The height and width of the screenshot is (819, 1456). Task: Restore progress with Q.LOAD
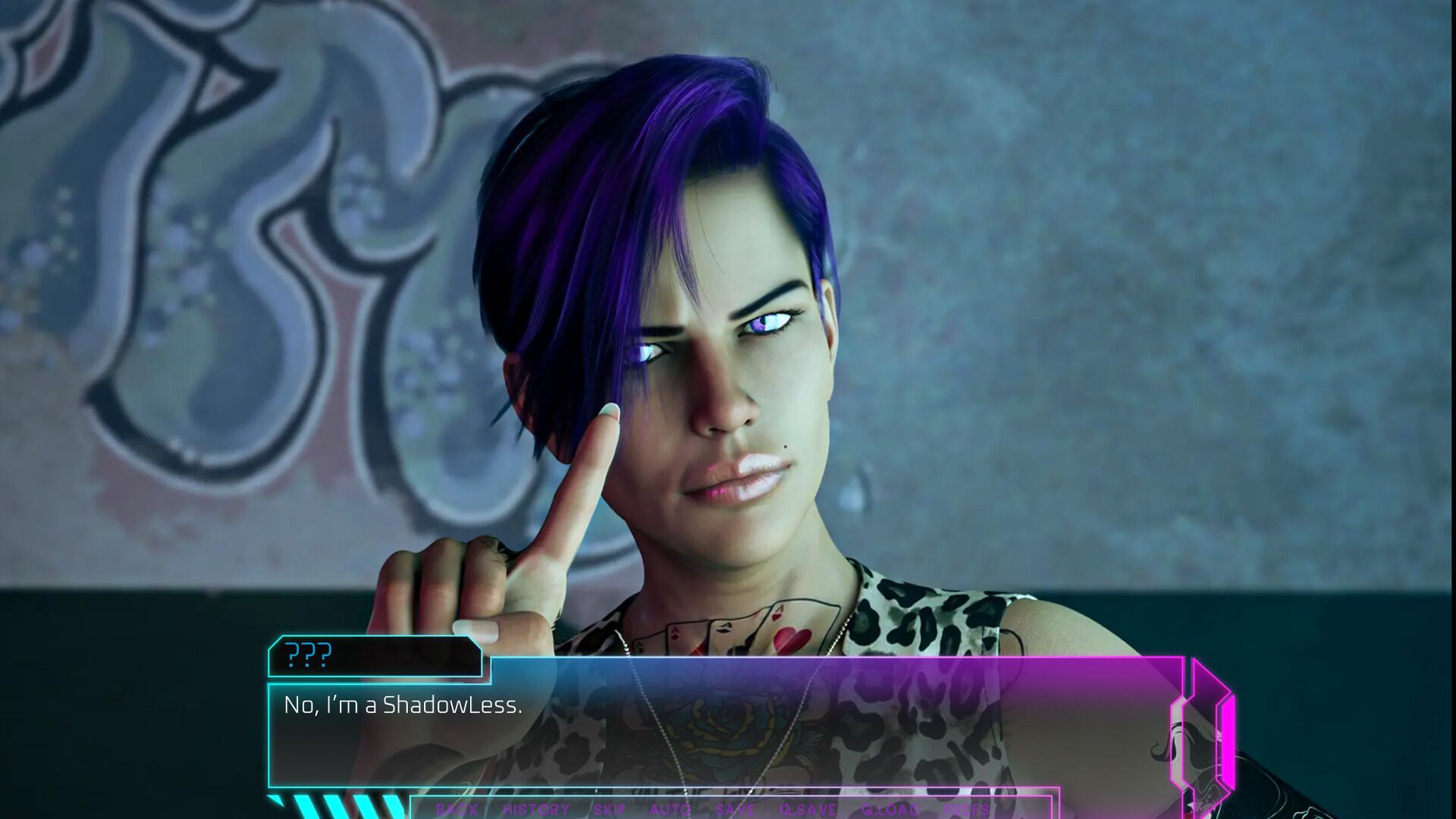[x=889, y=810]
